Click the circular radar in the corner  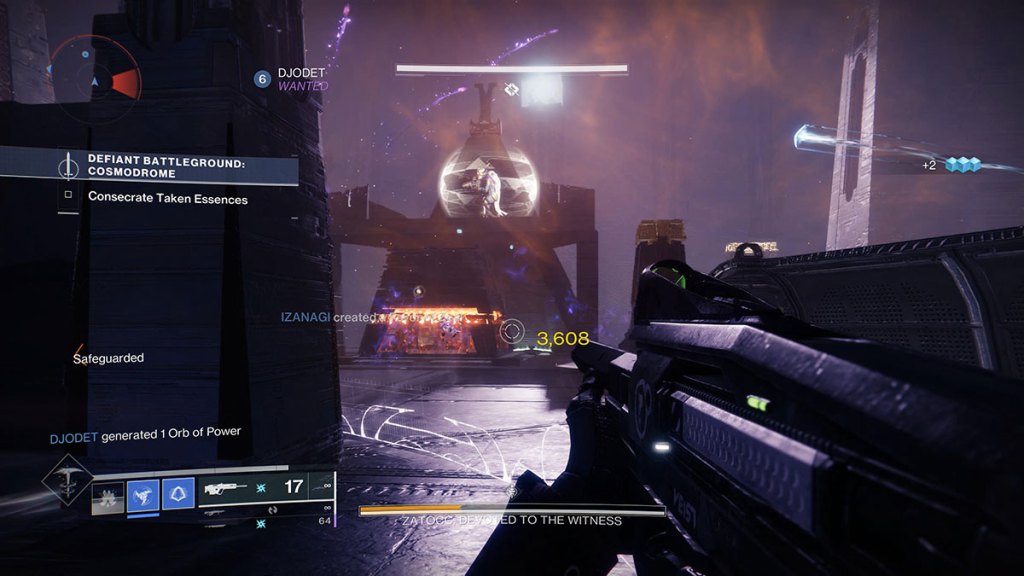tap(94, 71)
